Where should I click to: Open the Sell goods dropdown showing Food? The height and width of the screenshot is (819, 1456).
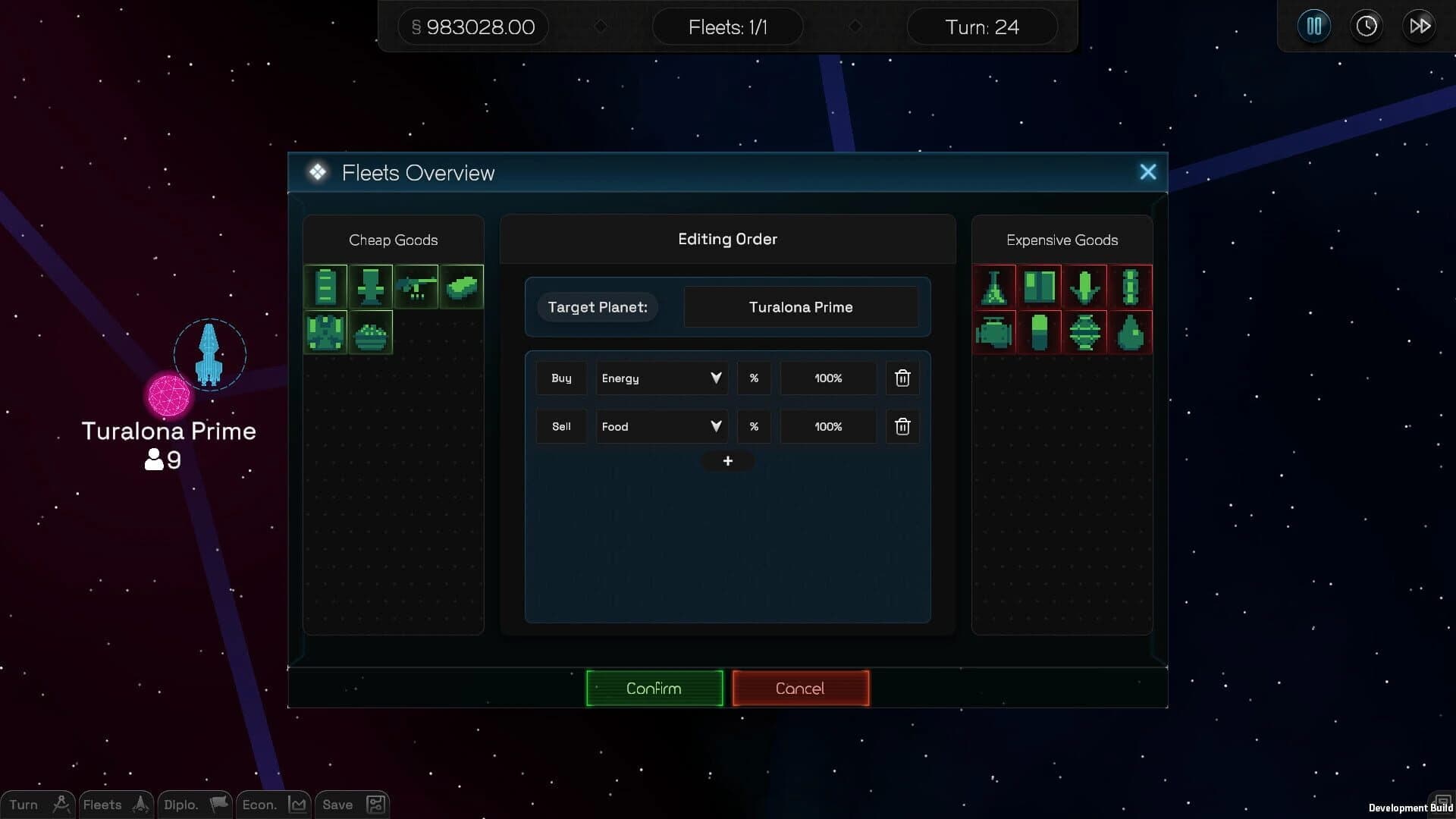click(x=661, y=426)
